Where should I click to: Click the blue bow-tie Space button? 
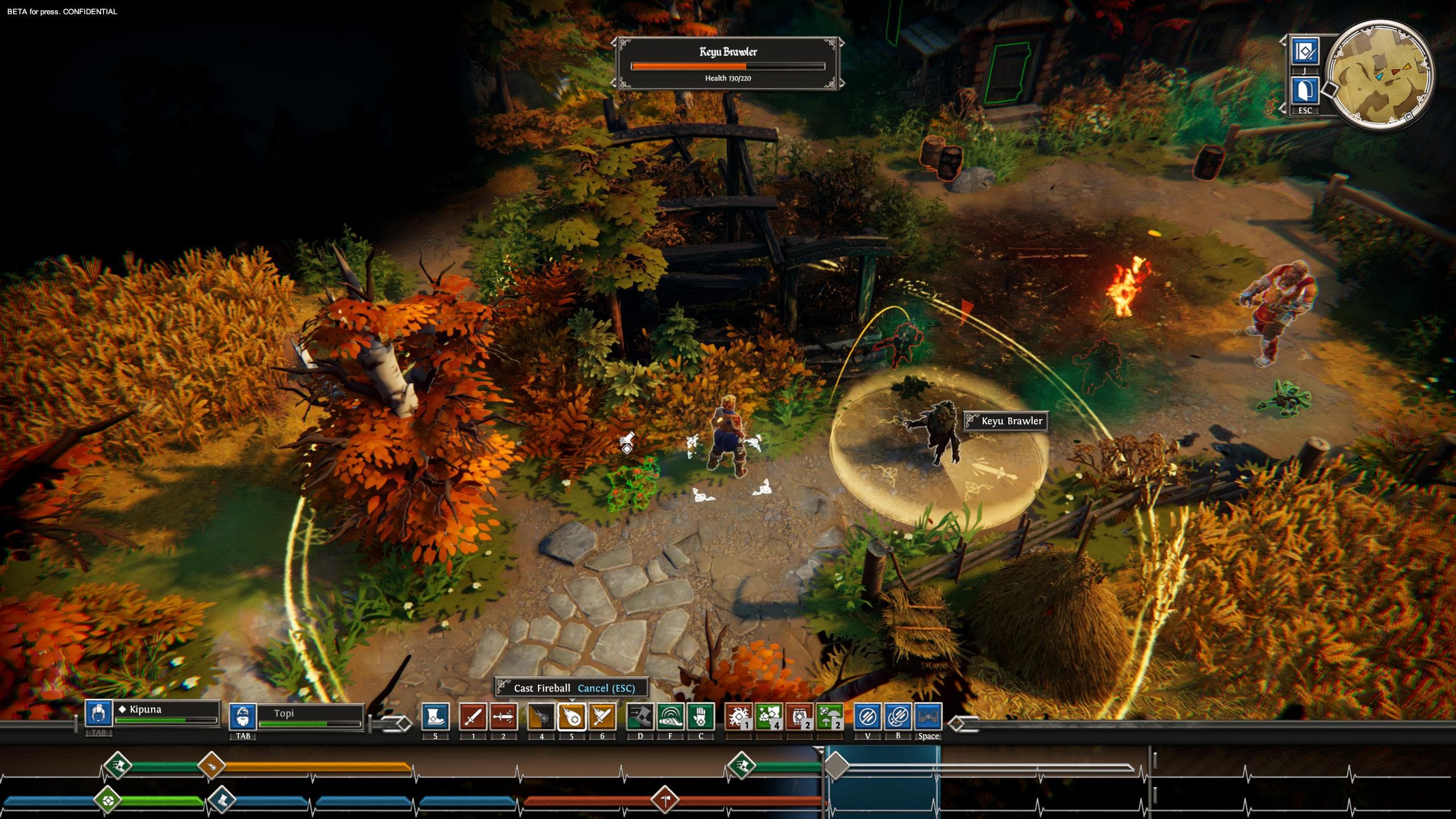(928, 717)
